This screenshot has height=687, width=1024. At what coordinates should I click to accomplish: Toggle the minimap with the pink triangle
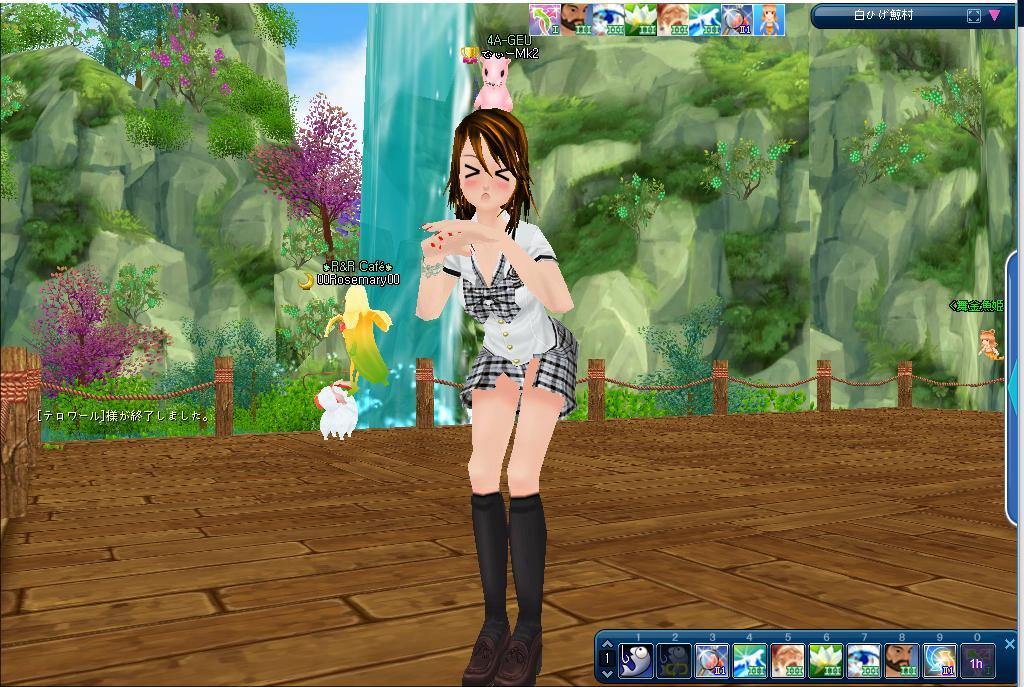tap(995, 16)
